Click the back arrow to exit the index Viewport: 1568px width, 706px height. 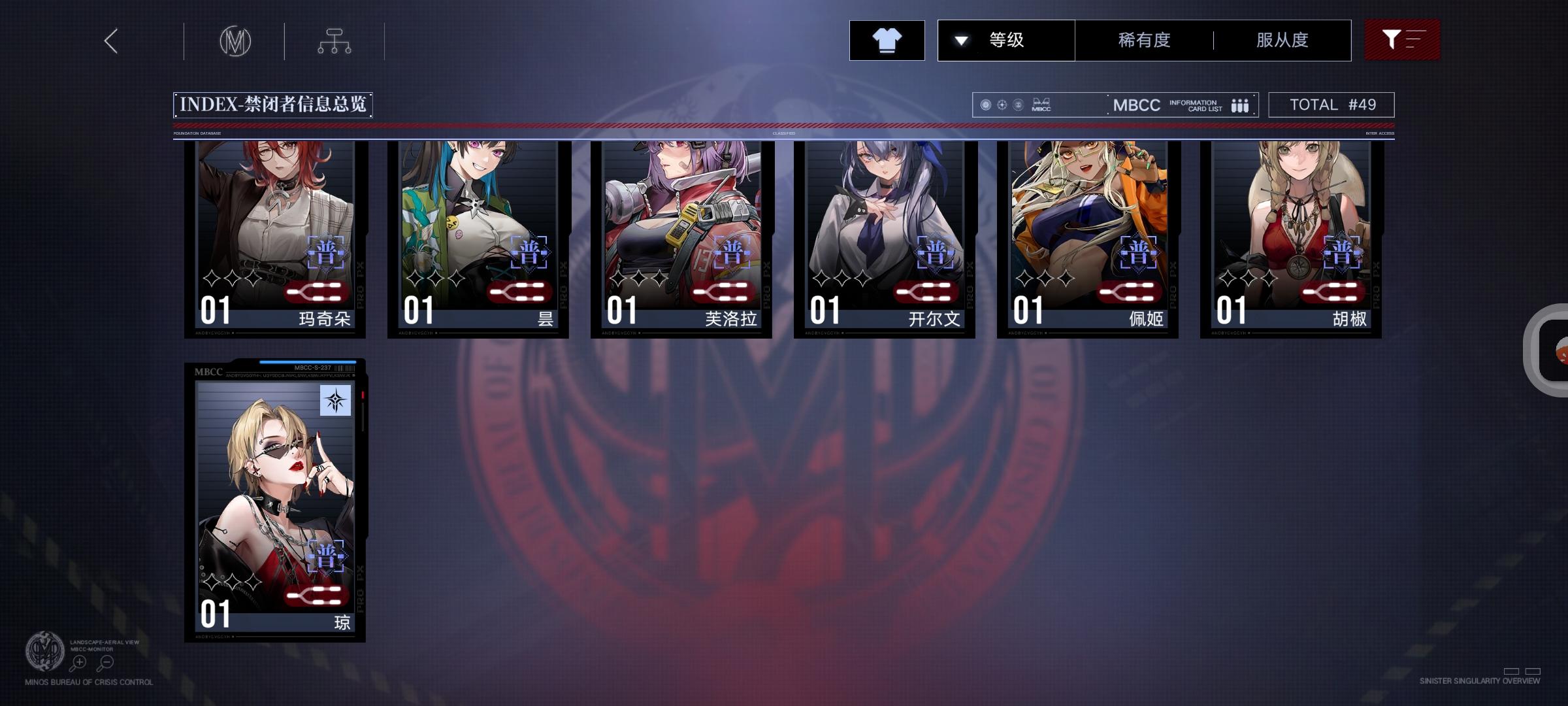coord(110,41)
